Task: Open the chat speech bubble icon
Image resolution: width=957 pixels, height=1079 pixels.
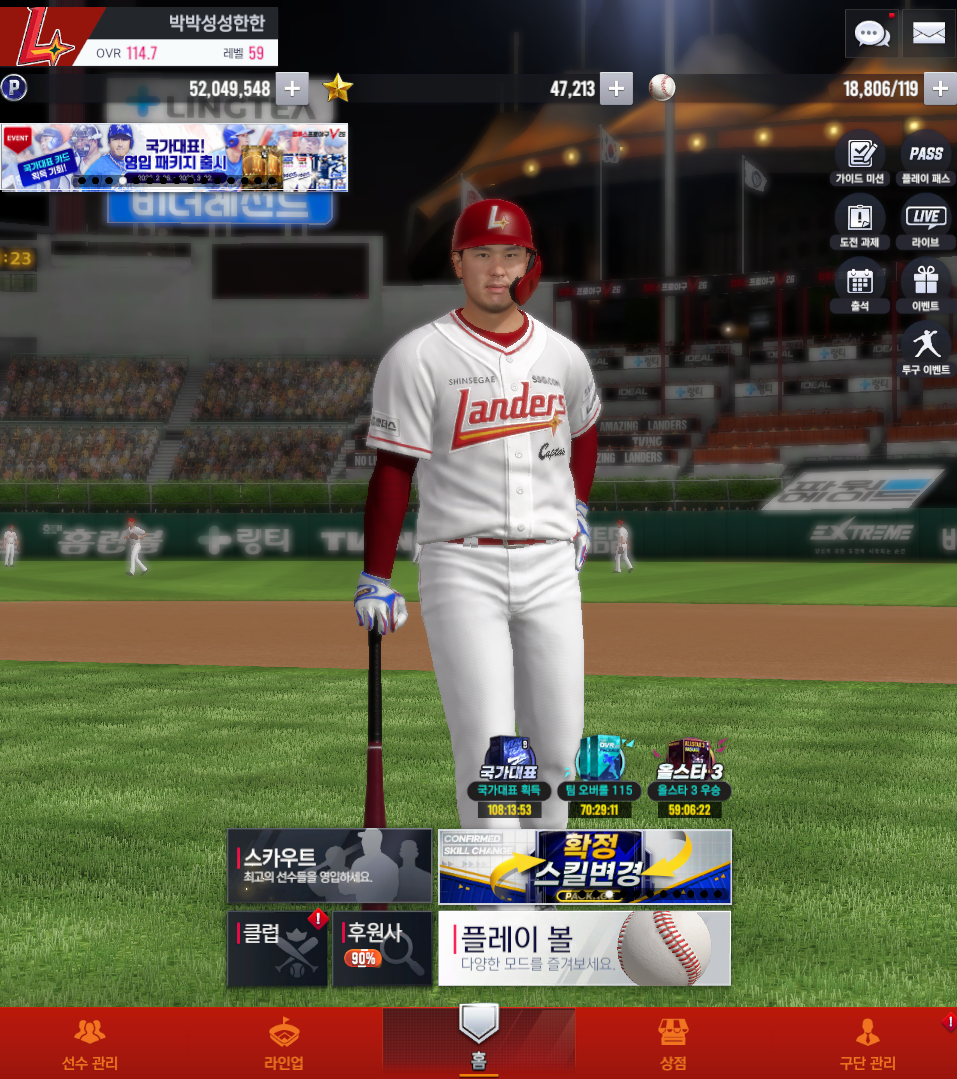Action: tap(872, 34)
